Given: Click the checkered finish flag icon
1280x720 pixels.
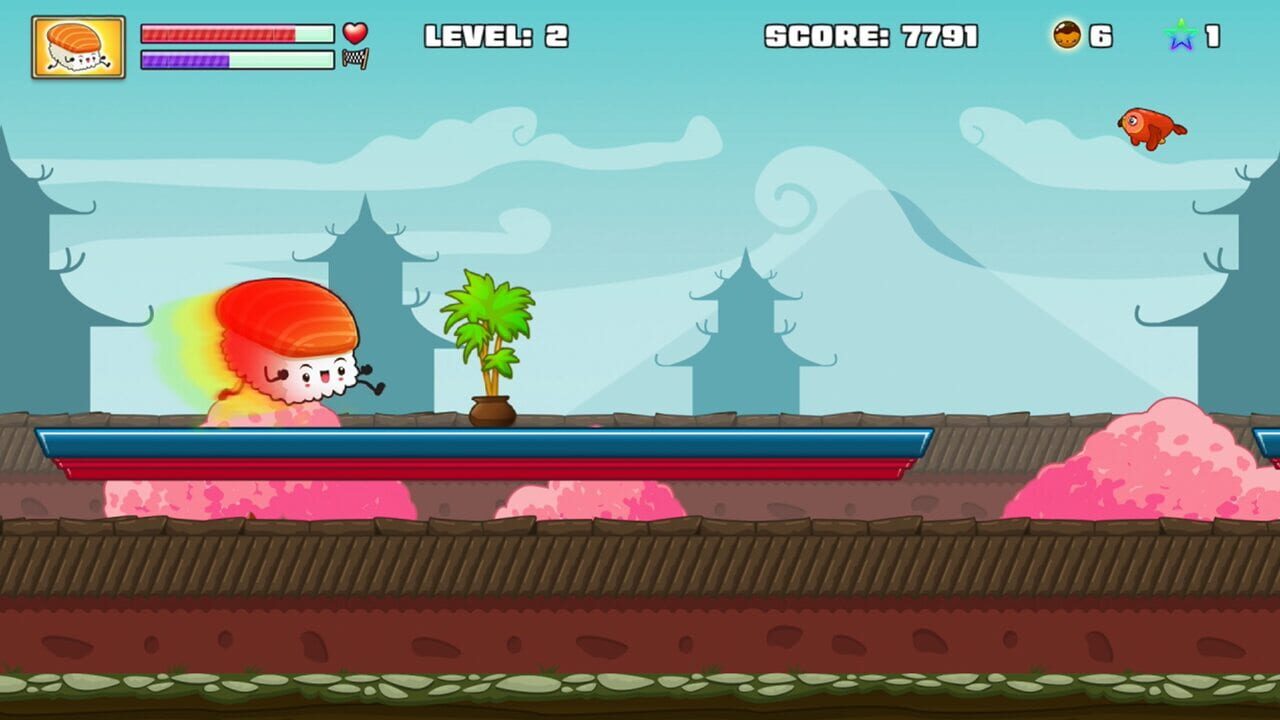Looking at the screenshot, I should click(x=355, y=59).
